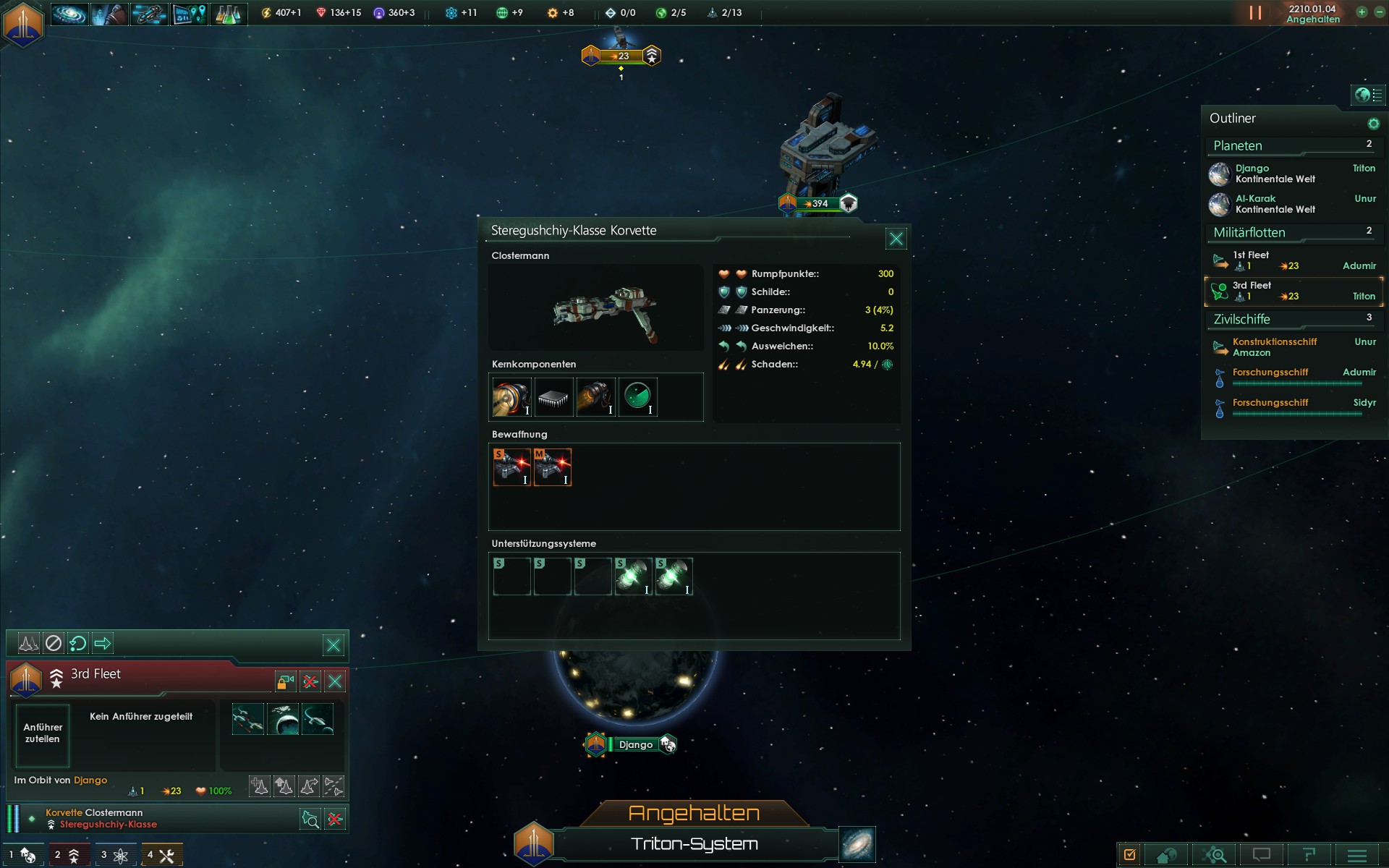The width and height of the screenshot is (1389, 868).
Task: Toggle the game pause button
Action: (x=1255, y=13)
